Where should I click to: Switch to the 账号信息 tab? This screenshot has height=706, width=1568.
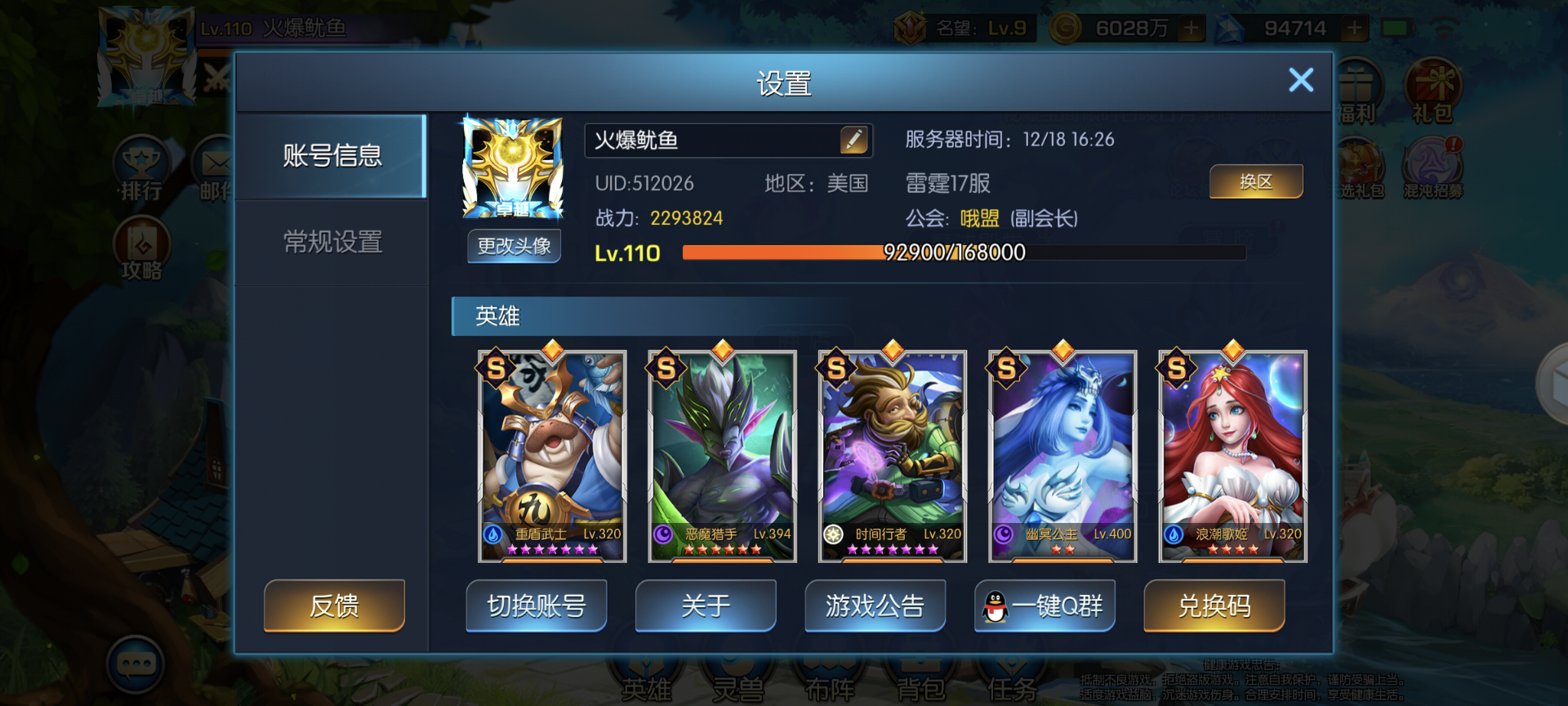pyautogui.click(x=332, y=156)
